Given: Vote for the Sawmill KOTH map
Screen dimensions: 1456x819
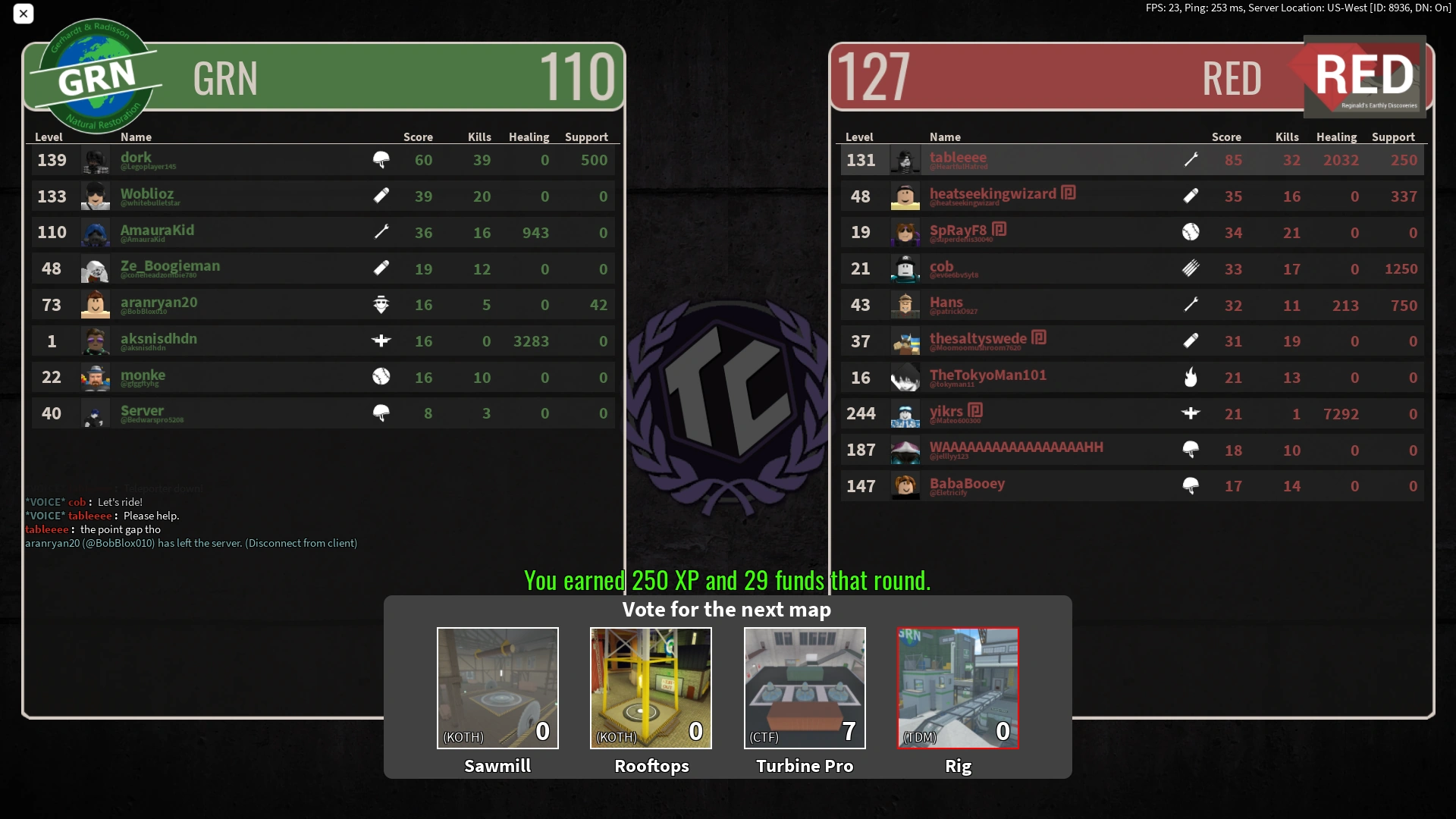Looking at the screenshot, I should tap(497, 687).
